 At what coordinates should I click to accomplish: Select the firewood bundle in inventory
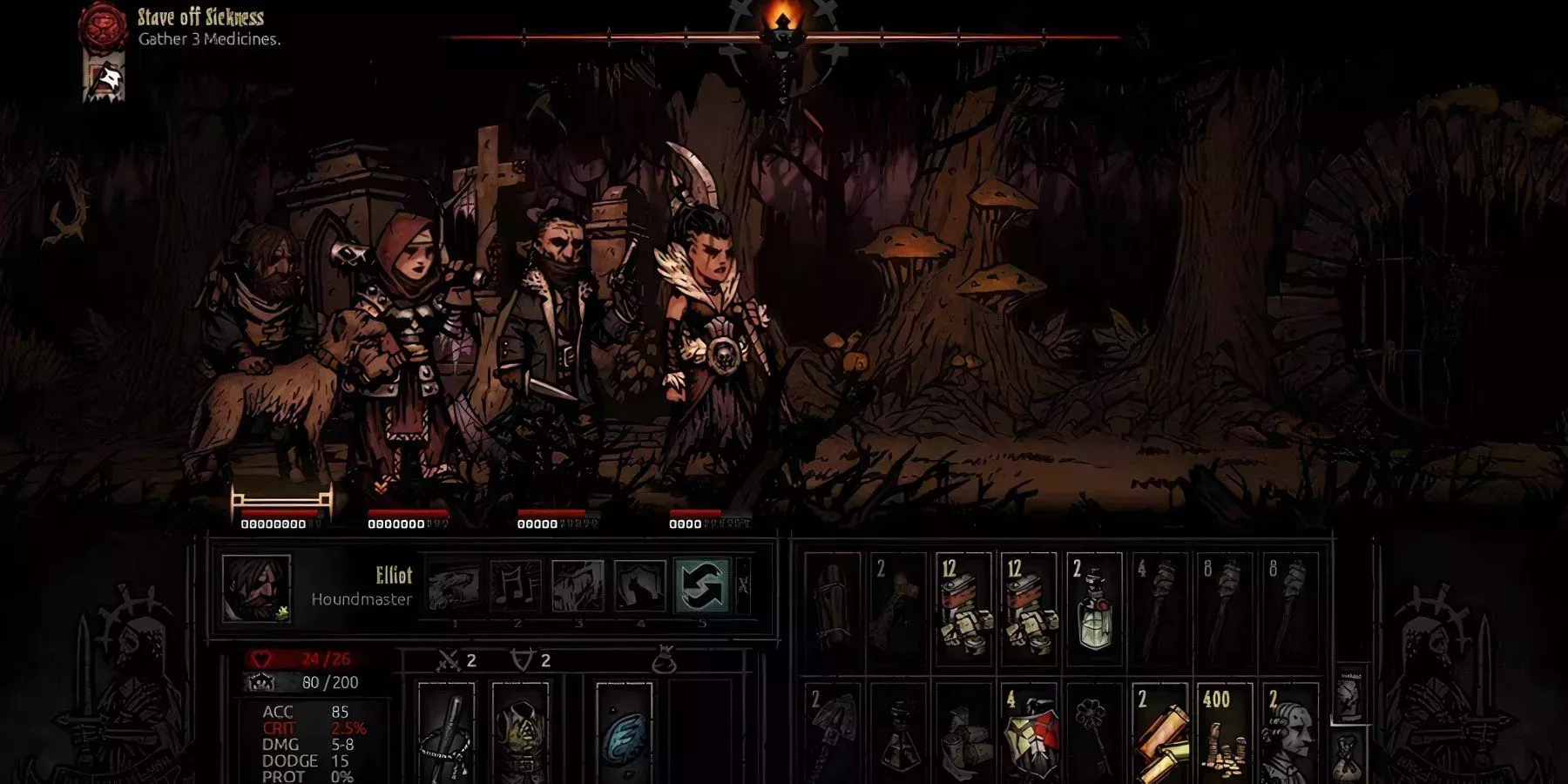point(834,610)
